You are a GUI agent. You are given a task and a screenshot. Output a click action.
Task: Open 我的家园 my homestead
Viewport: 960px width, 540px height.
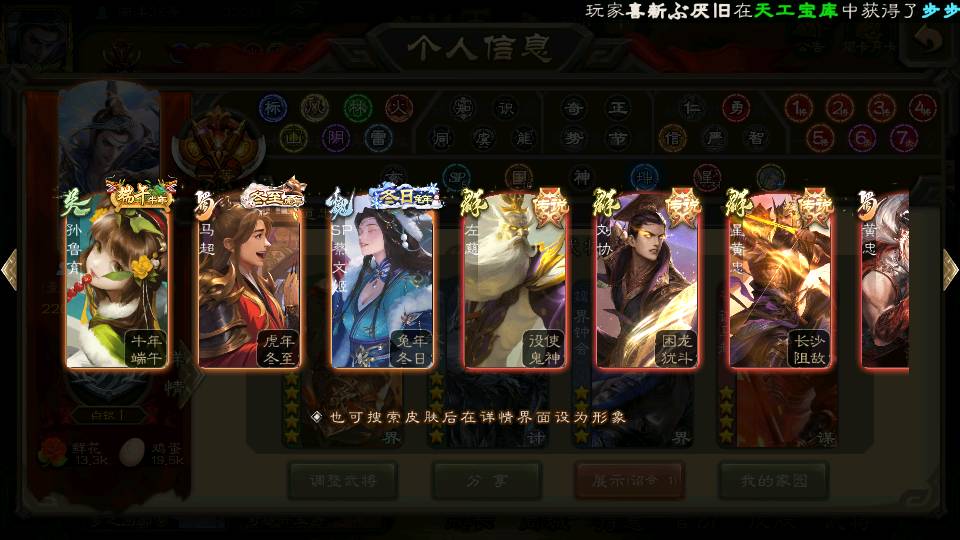click(x=773, y=481)
